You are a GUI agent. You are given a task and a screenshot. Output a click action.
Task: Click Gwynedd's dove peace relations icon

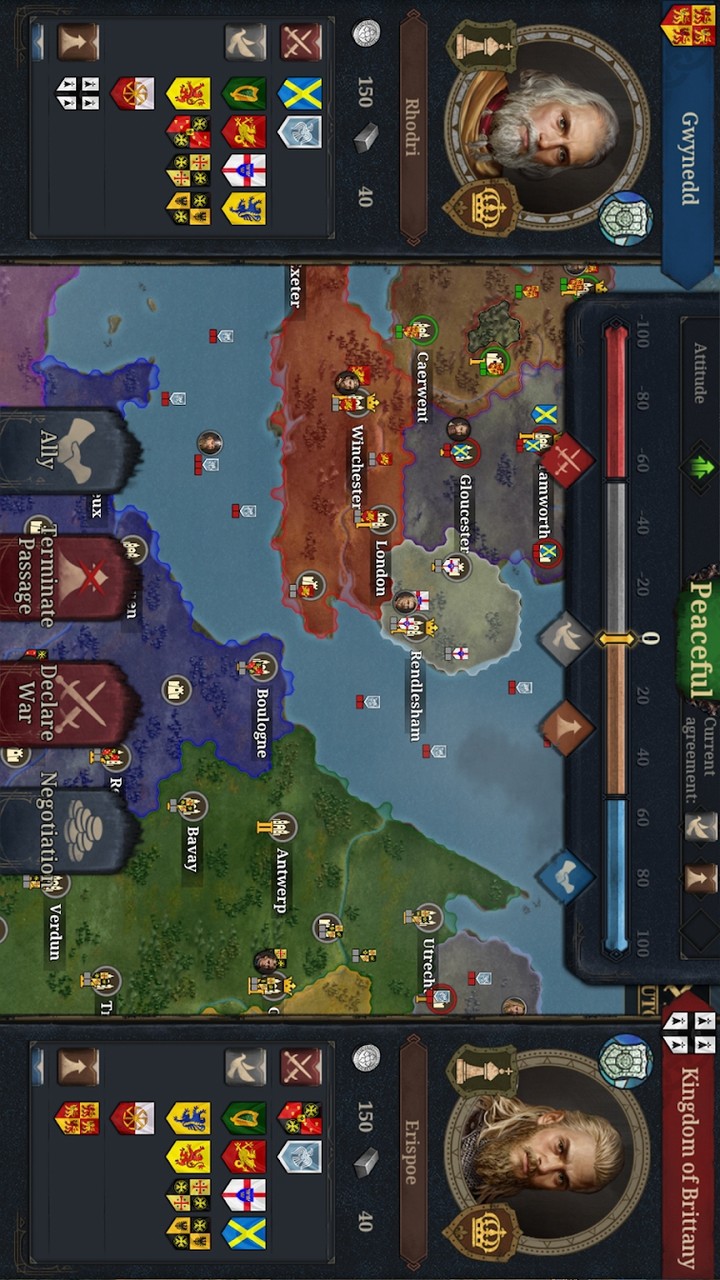click(244, 42)
